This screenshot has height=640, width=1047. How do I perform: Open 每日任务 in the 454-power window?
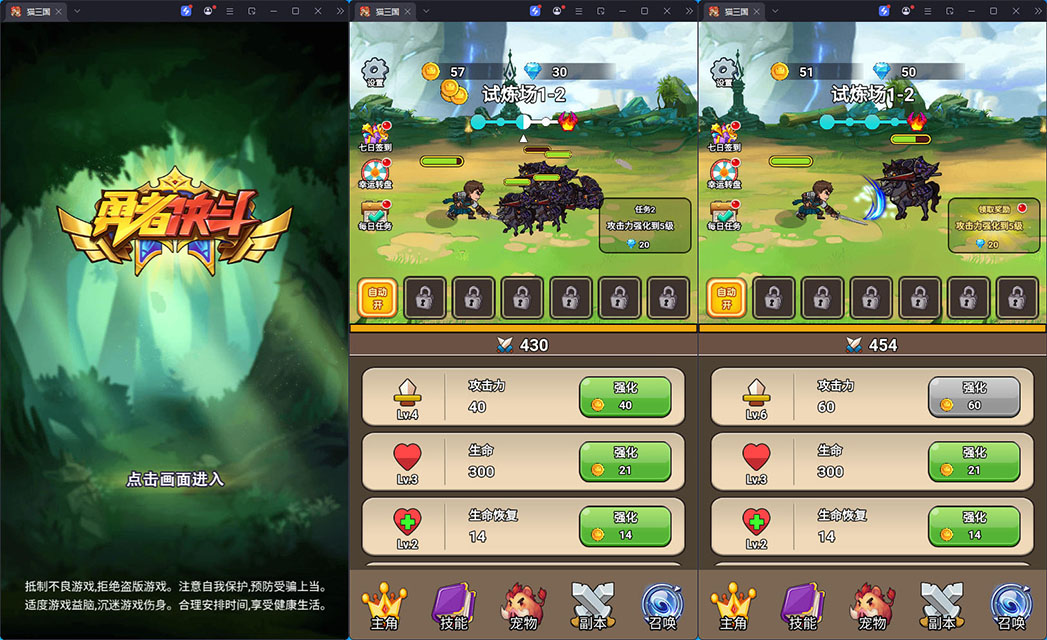pyautogui.click(x=725, y=214)
